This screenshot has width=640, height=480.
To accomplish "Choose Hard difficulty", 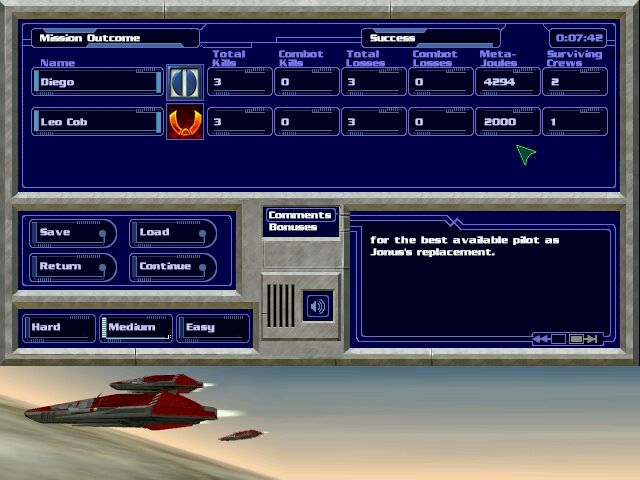I will [x=58, y=327].
